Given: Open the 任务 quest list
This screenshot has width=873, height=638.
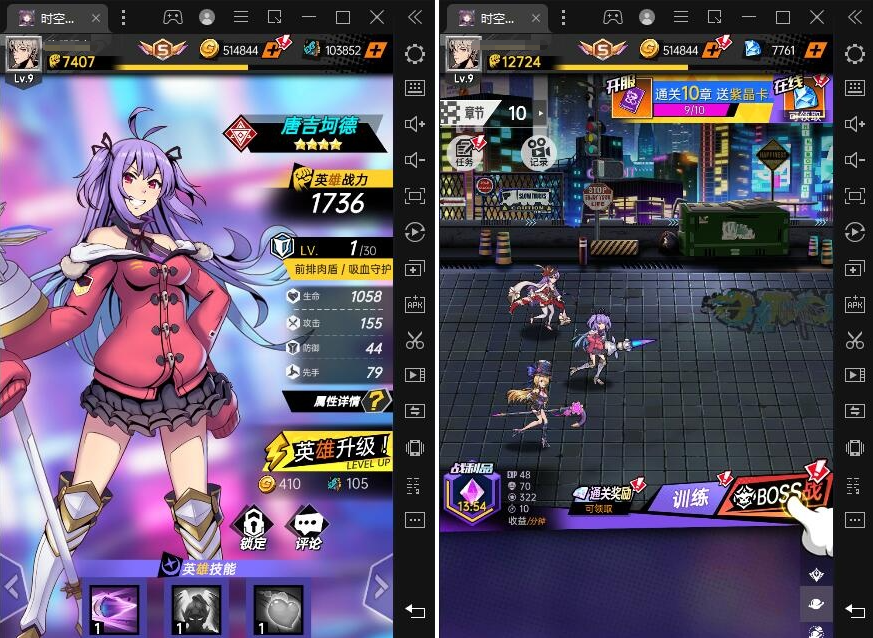Looking at the screenshot, I should (465, 151).
